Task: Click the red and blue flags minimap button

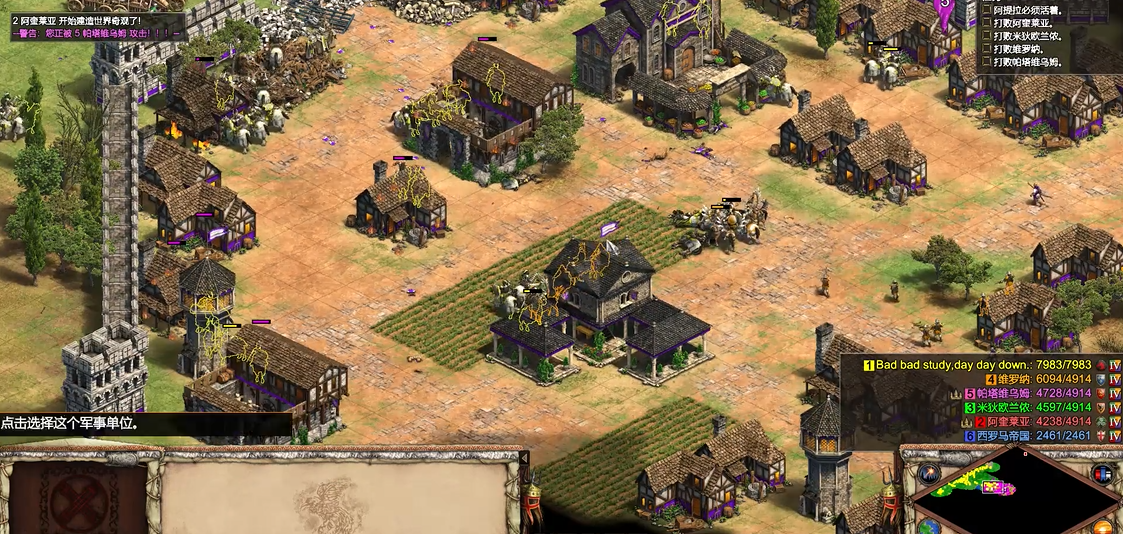Action: click(x=1103, y=473)
